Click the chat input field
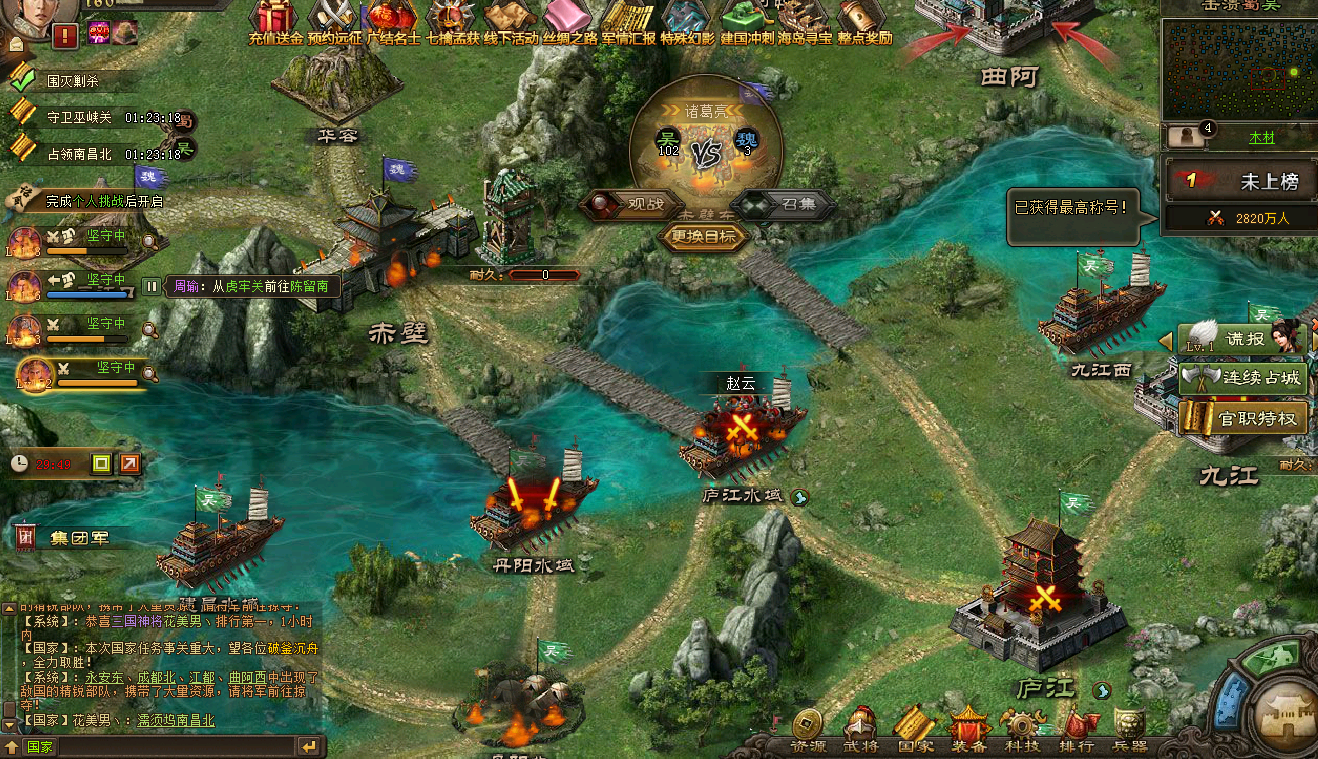This screenshot has width=1318, height=759. [x=160, y=746]
